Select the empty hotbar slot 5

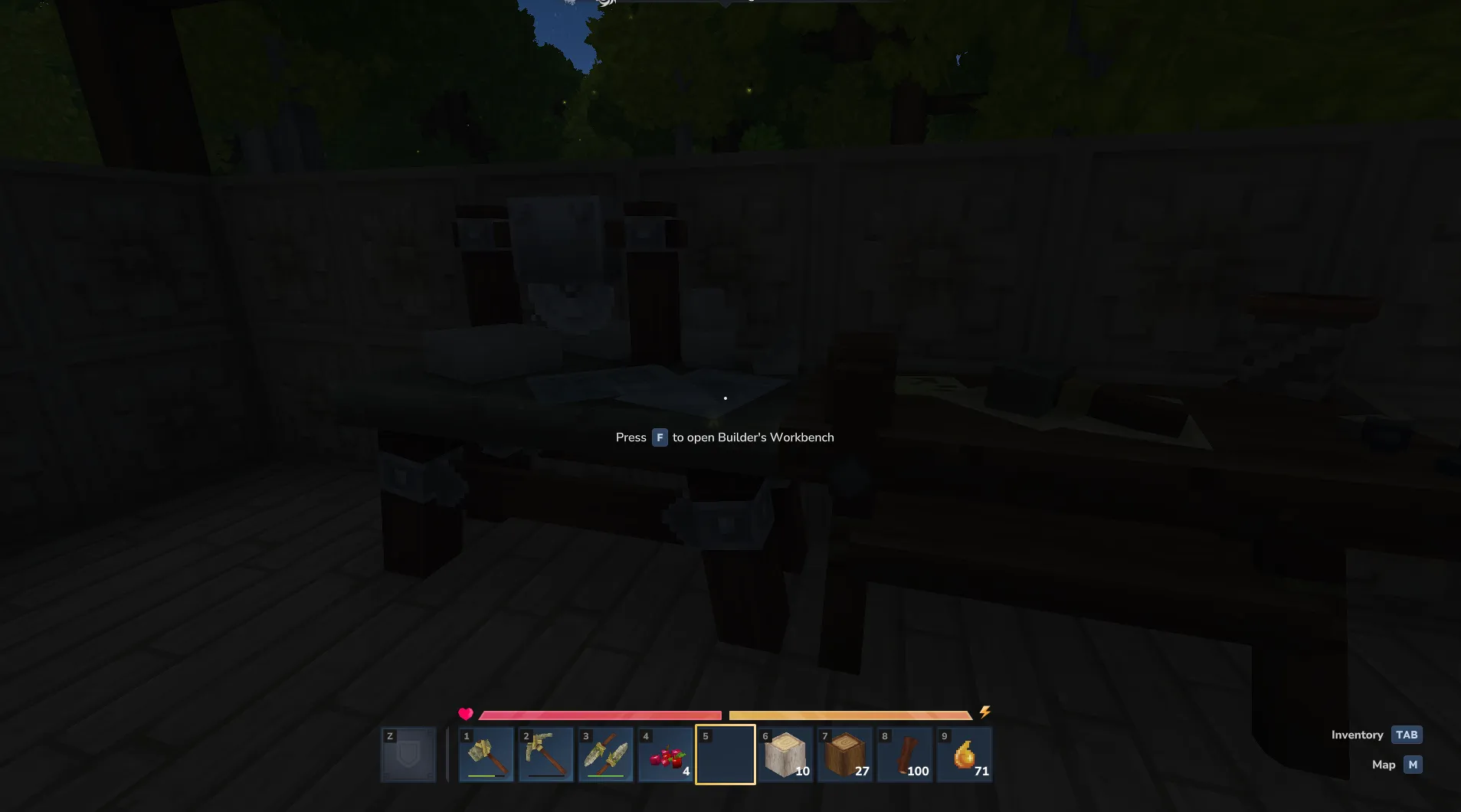coord(725,754)
